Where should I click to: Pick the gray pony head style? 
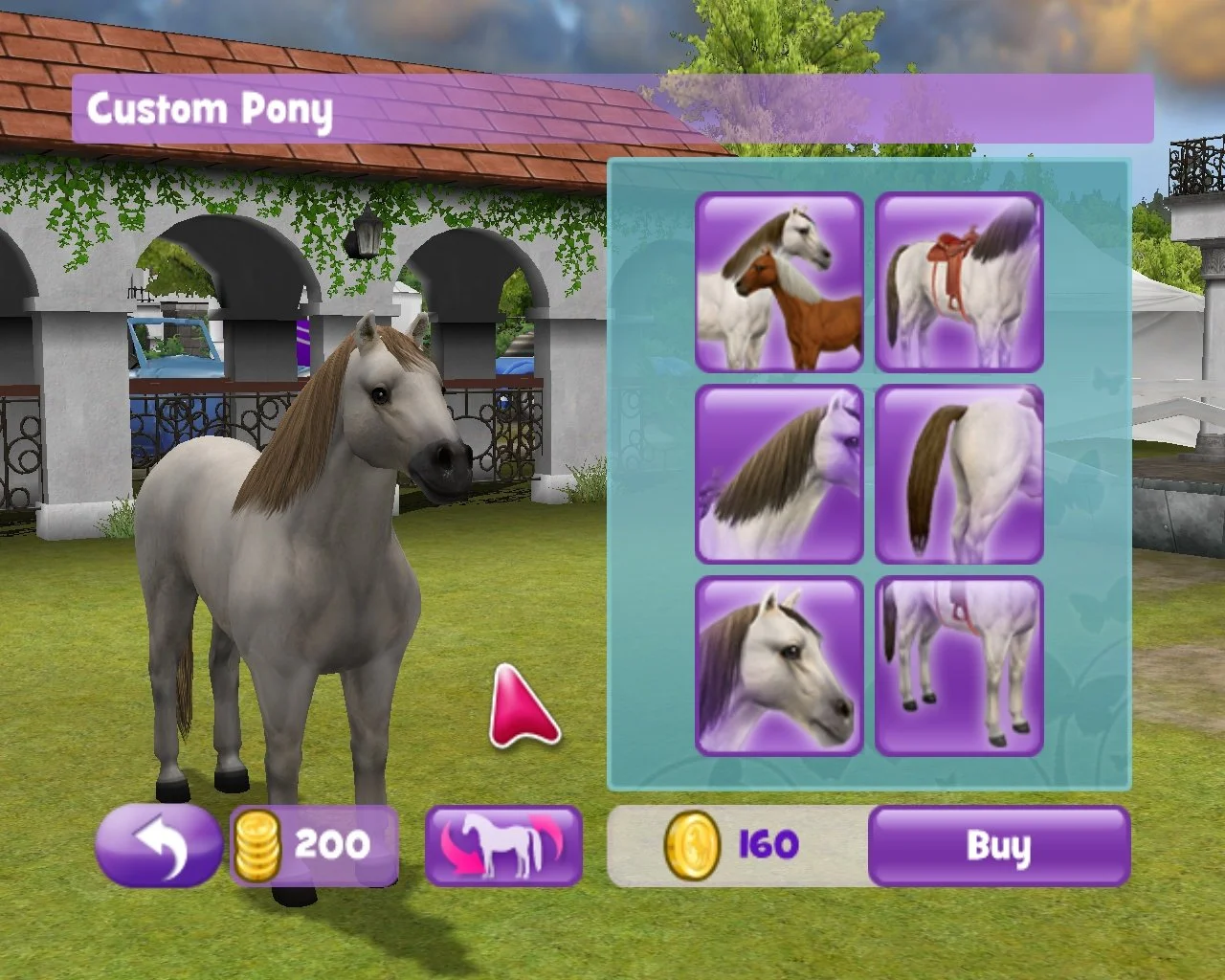778,665
